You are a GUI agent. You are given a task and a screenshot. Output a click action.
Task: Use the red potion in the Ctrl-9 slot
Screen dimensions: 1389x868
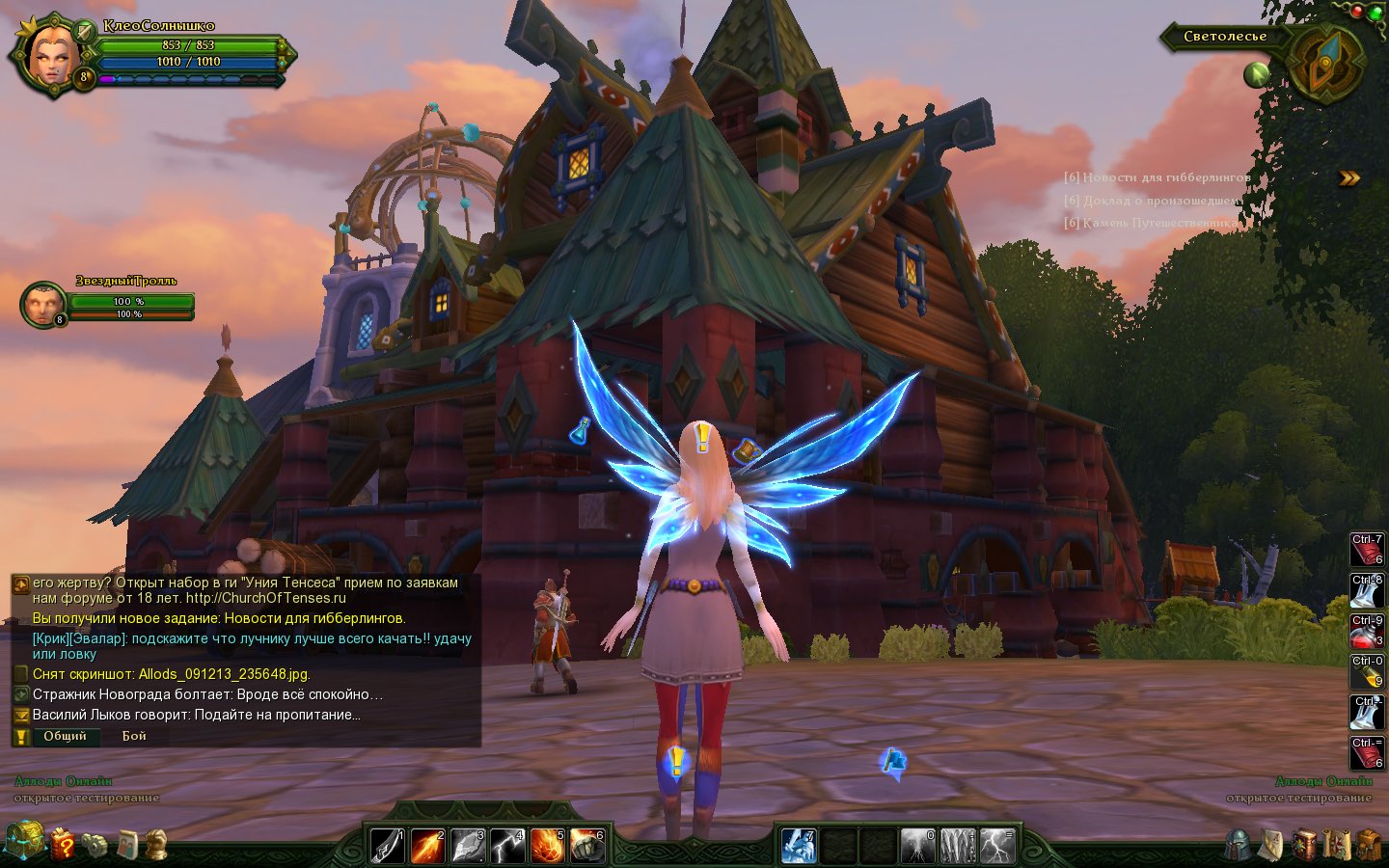click(1366, 634)
